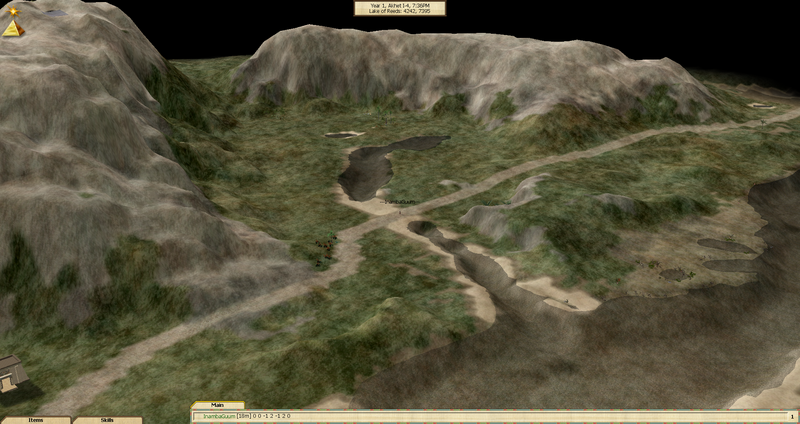Click the orange sun star icon

point(13,11)
